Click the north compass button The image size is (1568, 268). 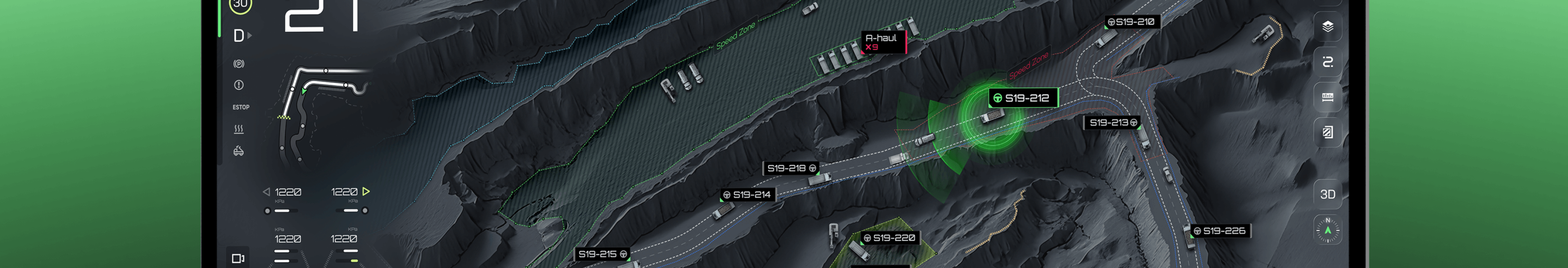[1327, 230]
